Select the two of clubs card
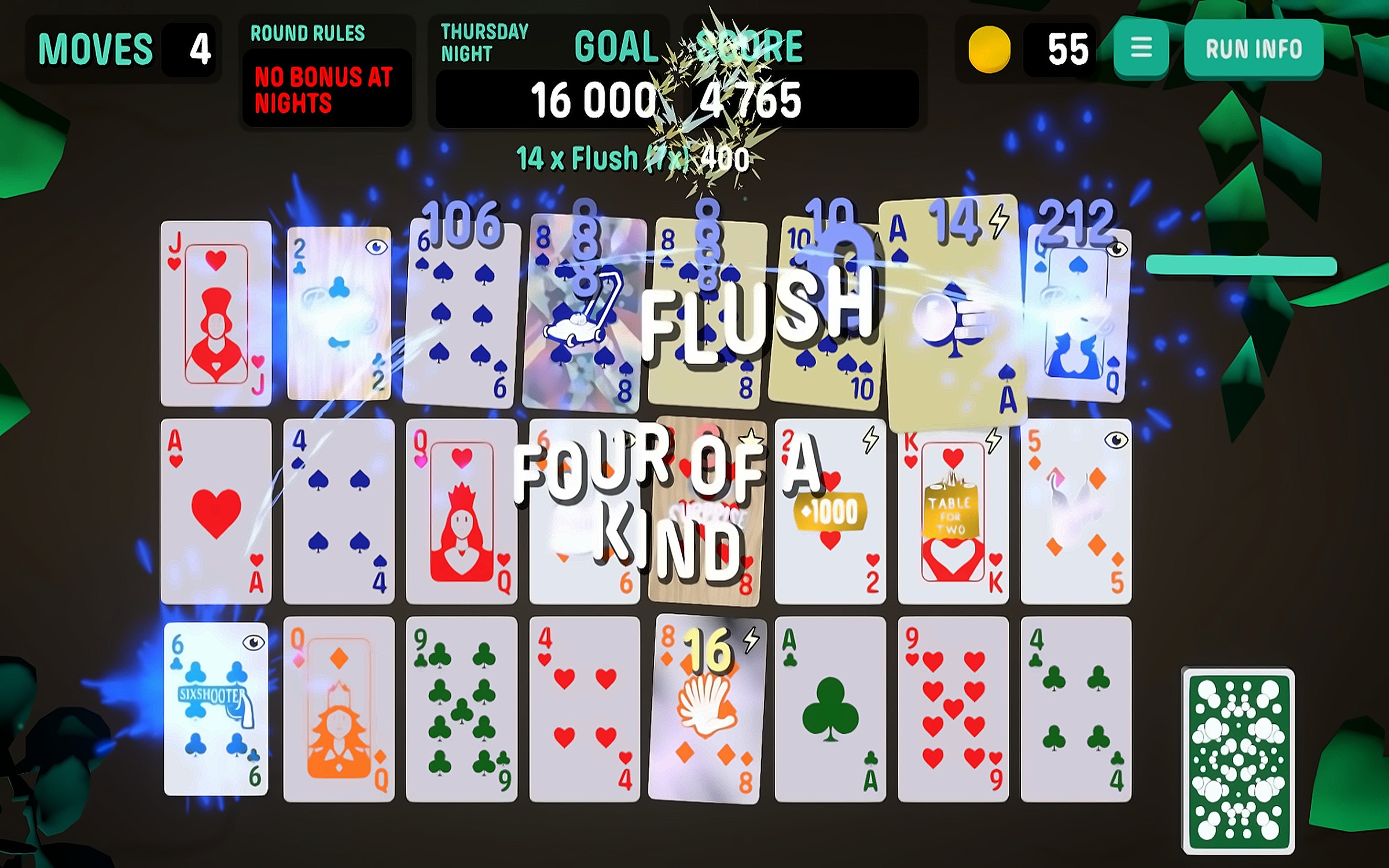 [339, 314]
